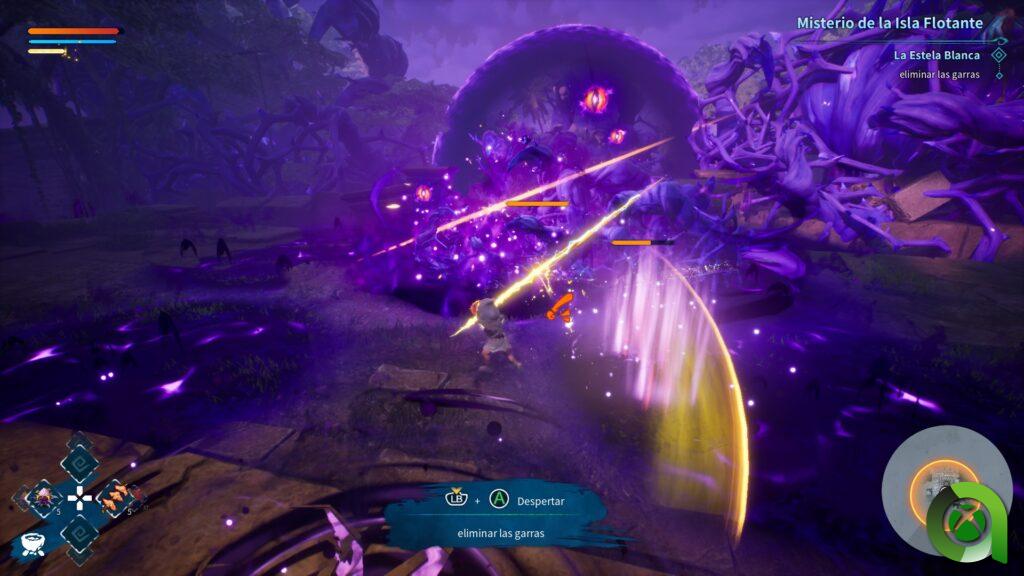Select the La Estela Blanca objective
This screenshot has height=576, width=1024.
coord(936,55)
